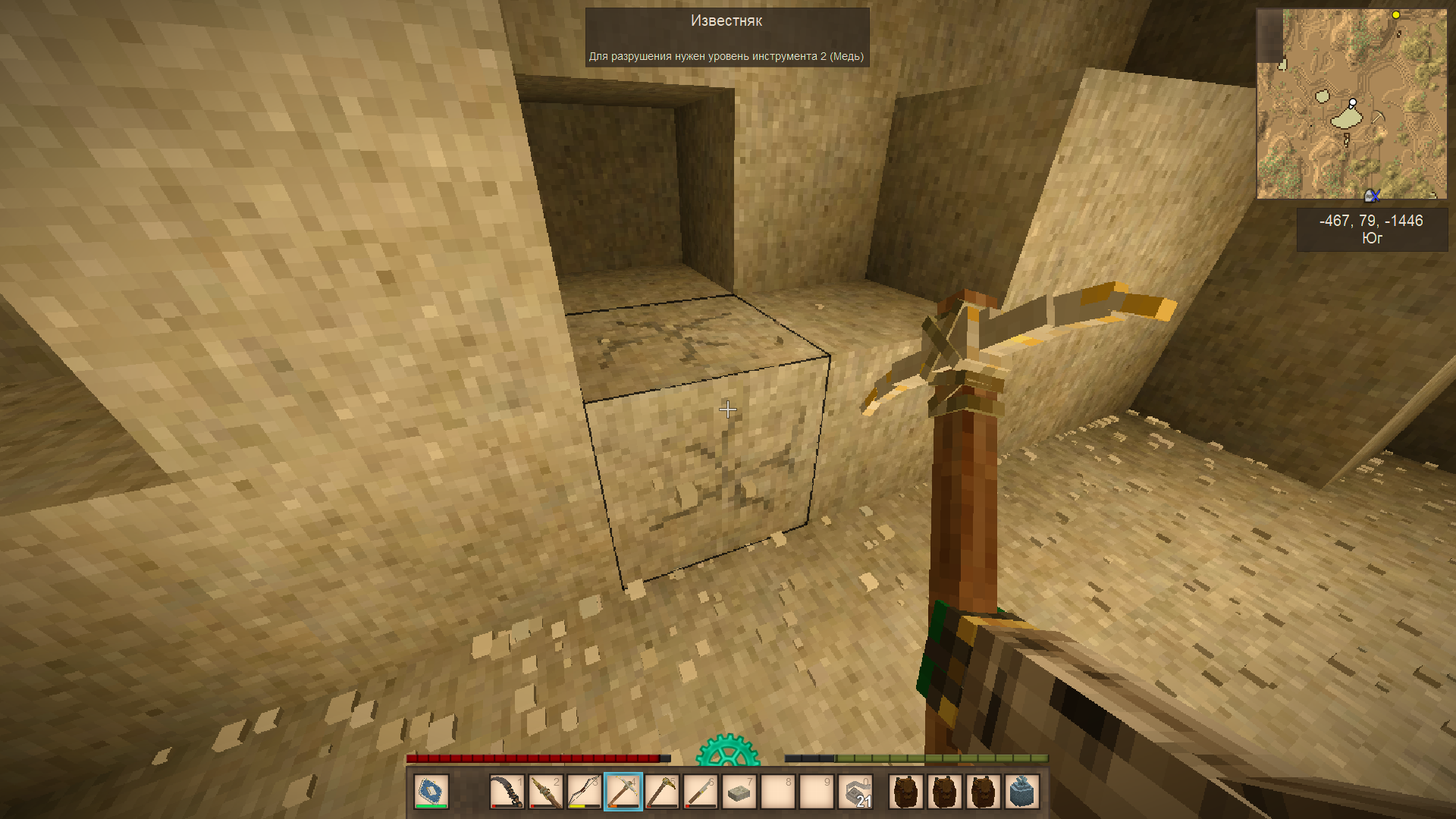Equip the bow in hotbar slot 3
Image resolution: width=1456 pixels, height=819 pixels.
585,792
